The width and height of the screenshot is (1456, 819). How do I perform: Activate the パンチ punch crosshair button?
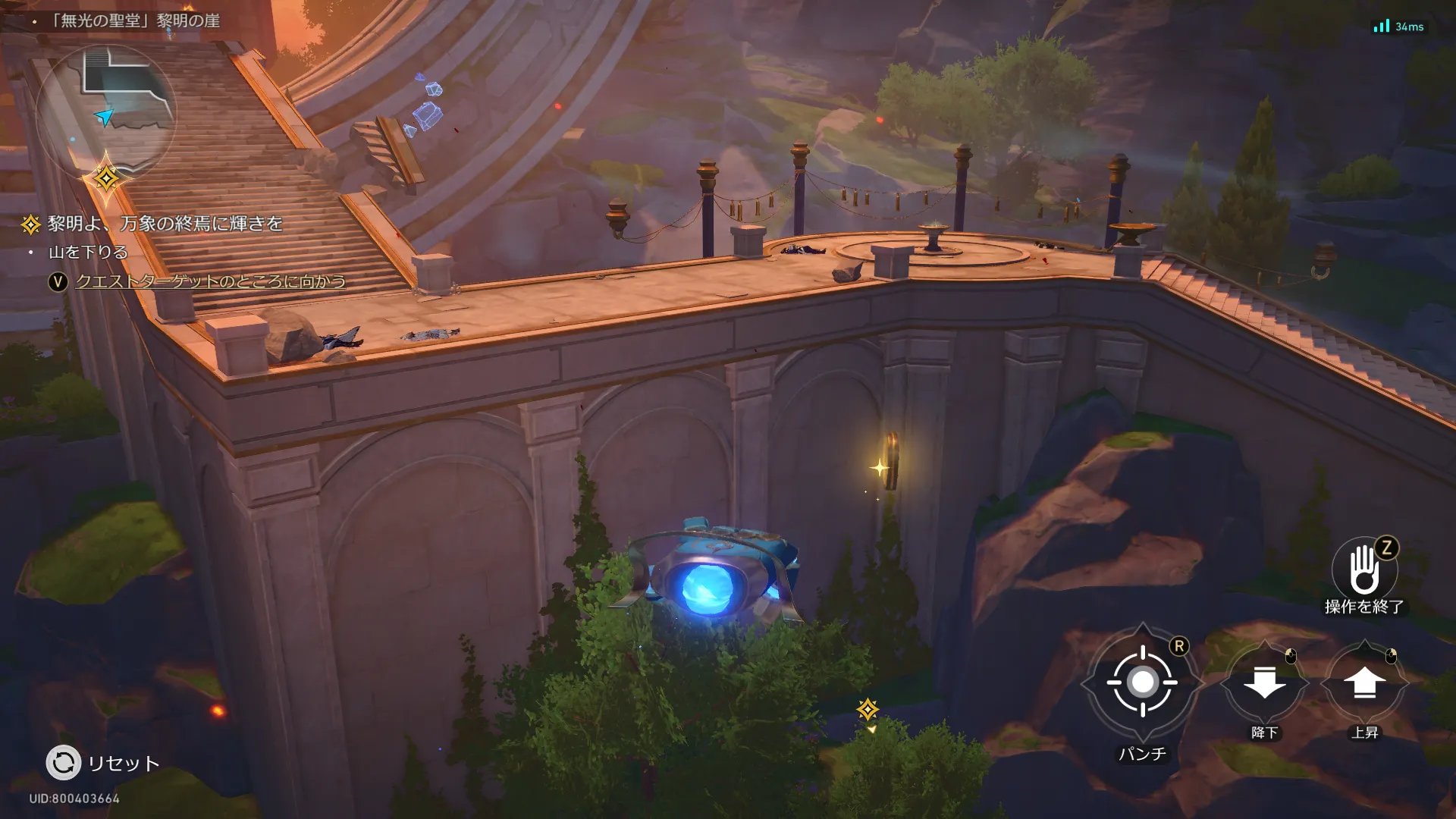coord(1142,682)
